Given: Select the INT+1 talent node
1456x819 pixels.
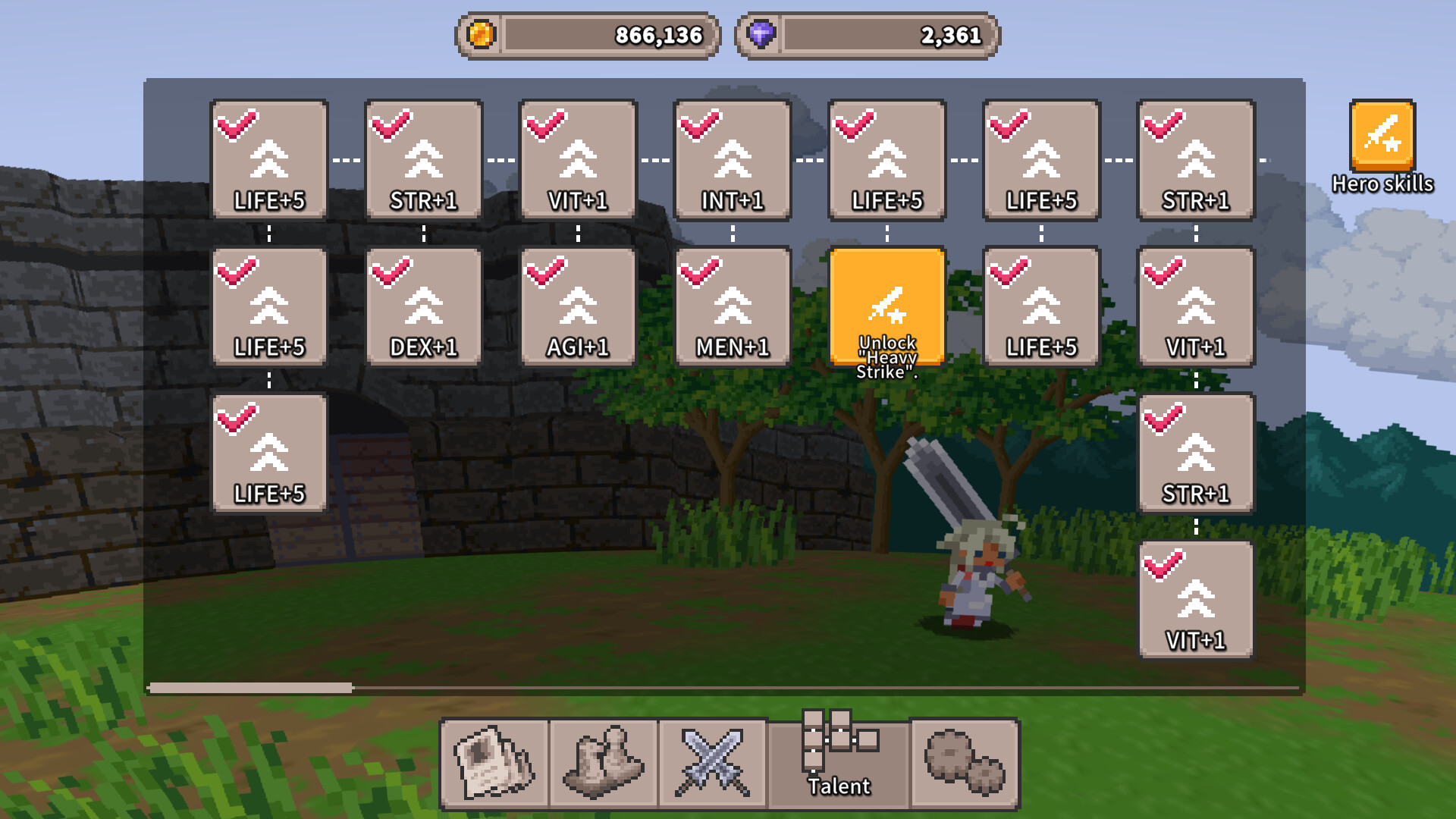Looking at the screenshot, I should click(x=732, y=159).
